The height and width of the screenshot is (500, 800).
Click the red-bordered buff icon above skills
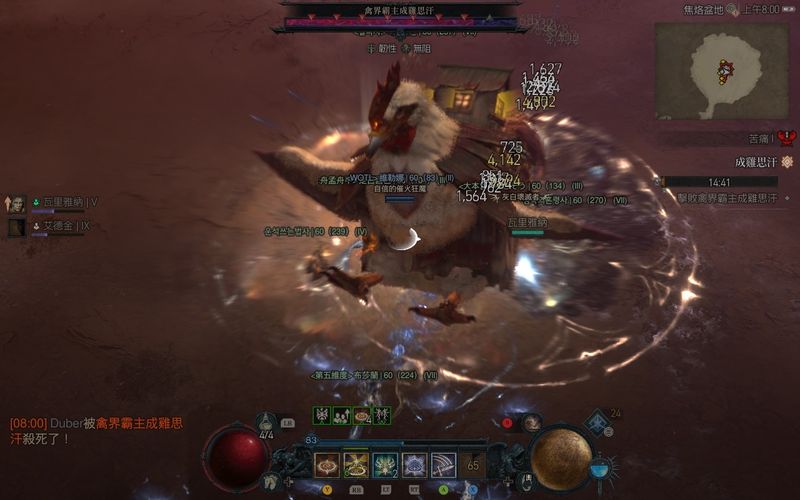click(x=362, y=415)
